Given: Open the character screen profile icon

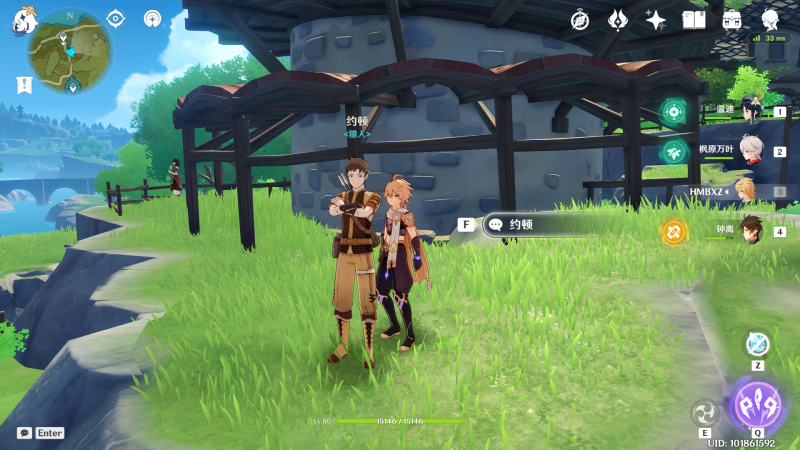Looking at the screenshot, I should coord(770,20).
